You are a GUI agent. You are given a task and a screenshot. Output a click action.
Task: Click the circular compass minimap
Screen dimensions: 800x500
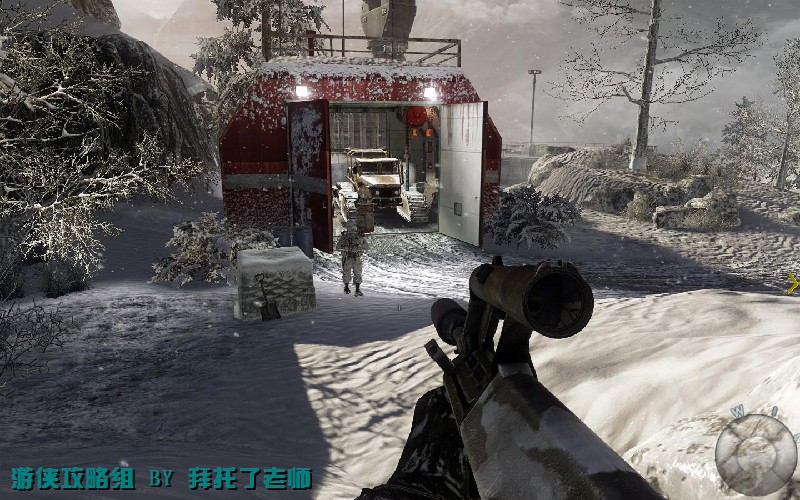point(756,452)
